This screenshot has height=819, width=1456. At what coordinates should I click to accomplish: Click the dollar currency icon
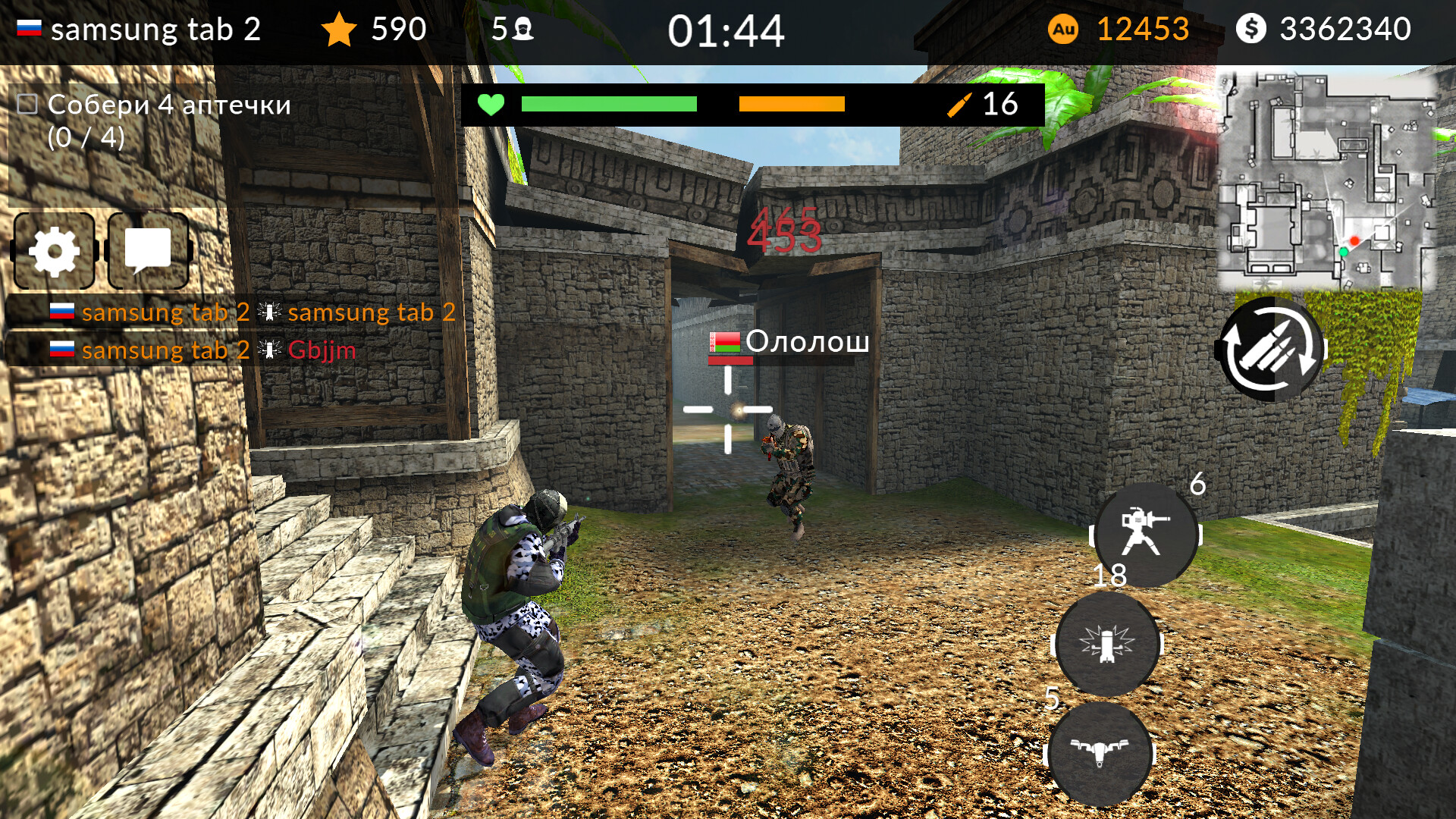[1253, 30]
